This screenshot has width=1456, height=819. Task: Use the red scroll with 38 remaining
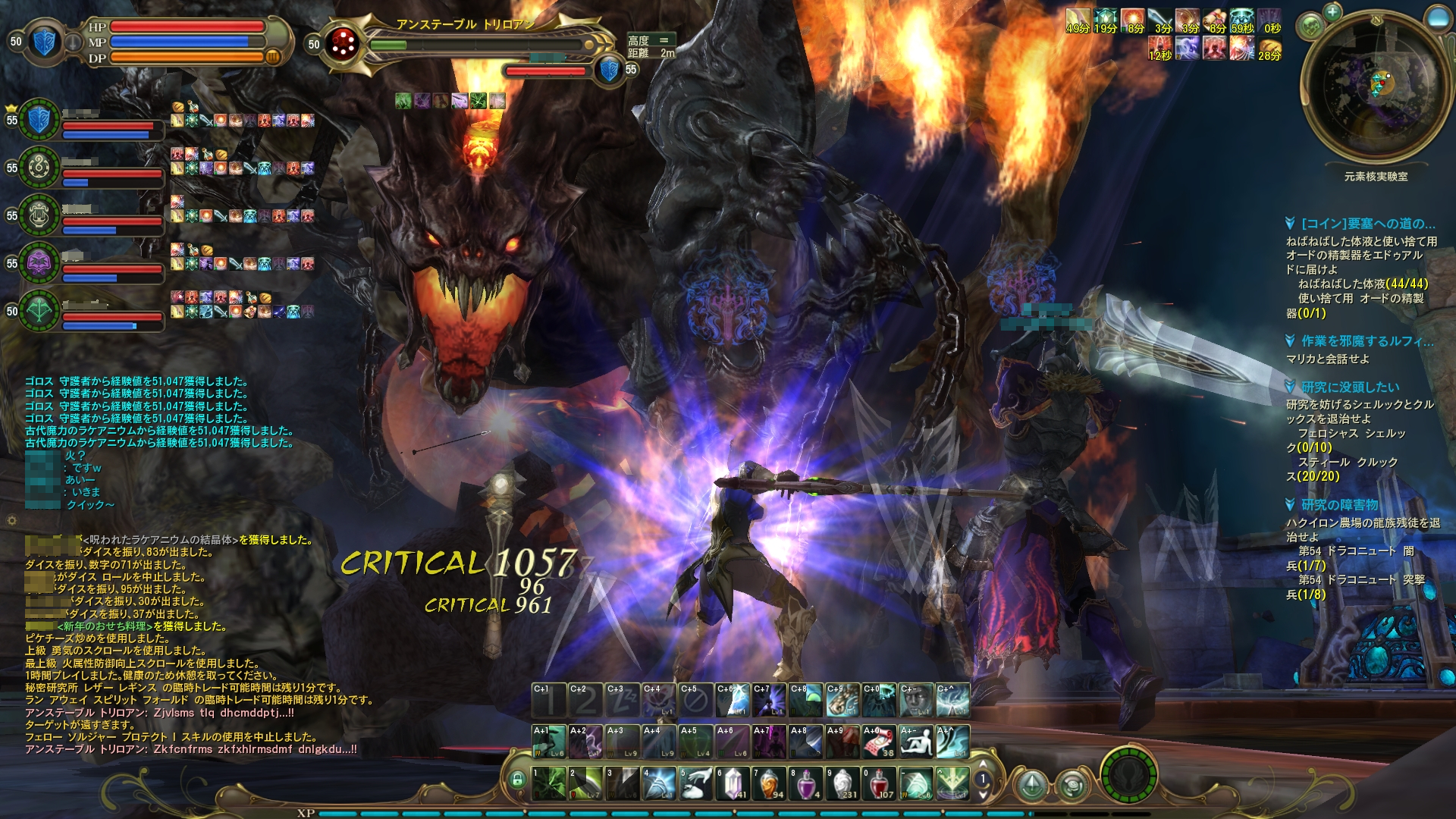pyautogui.click(x=879, y=742)
